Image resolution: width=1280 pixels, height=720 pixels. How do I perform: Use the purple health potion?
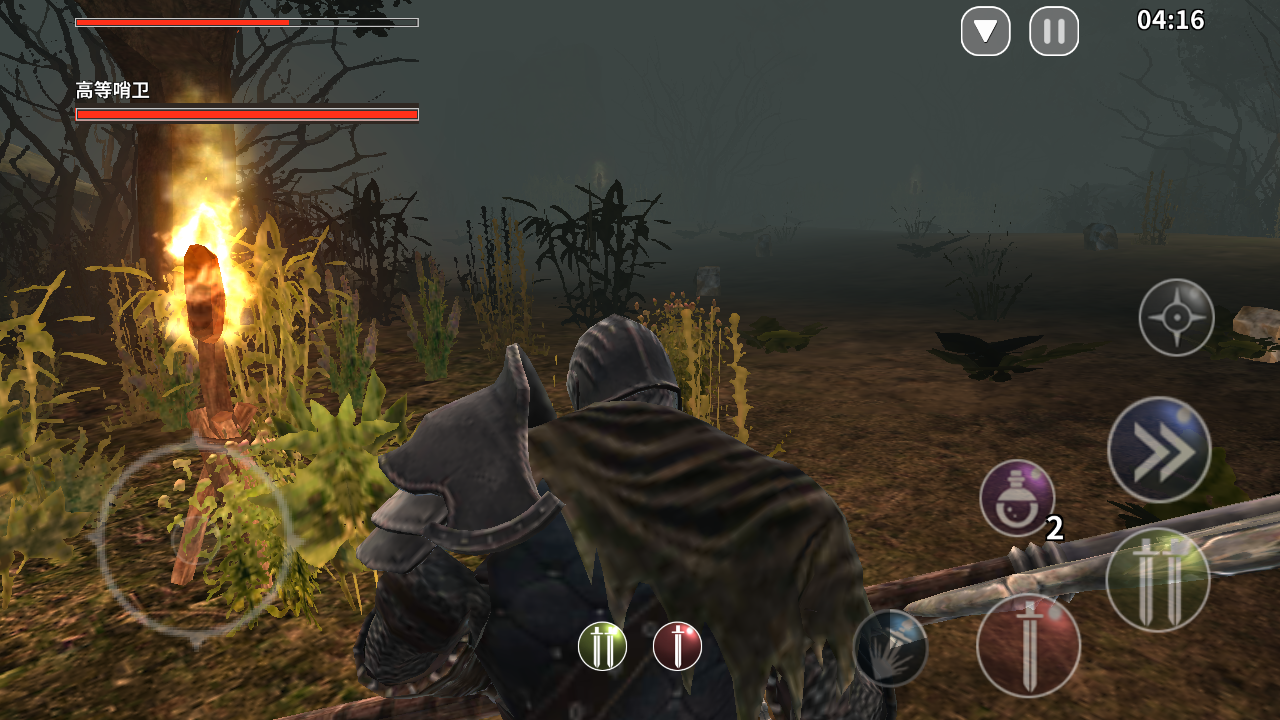[x=1017, y=498]
